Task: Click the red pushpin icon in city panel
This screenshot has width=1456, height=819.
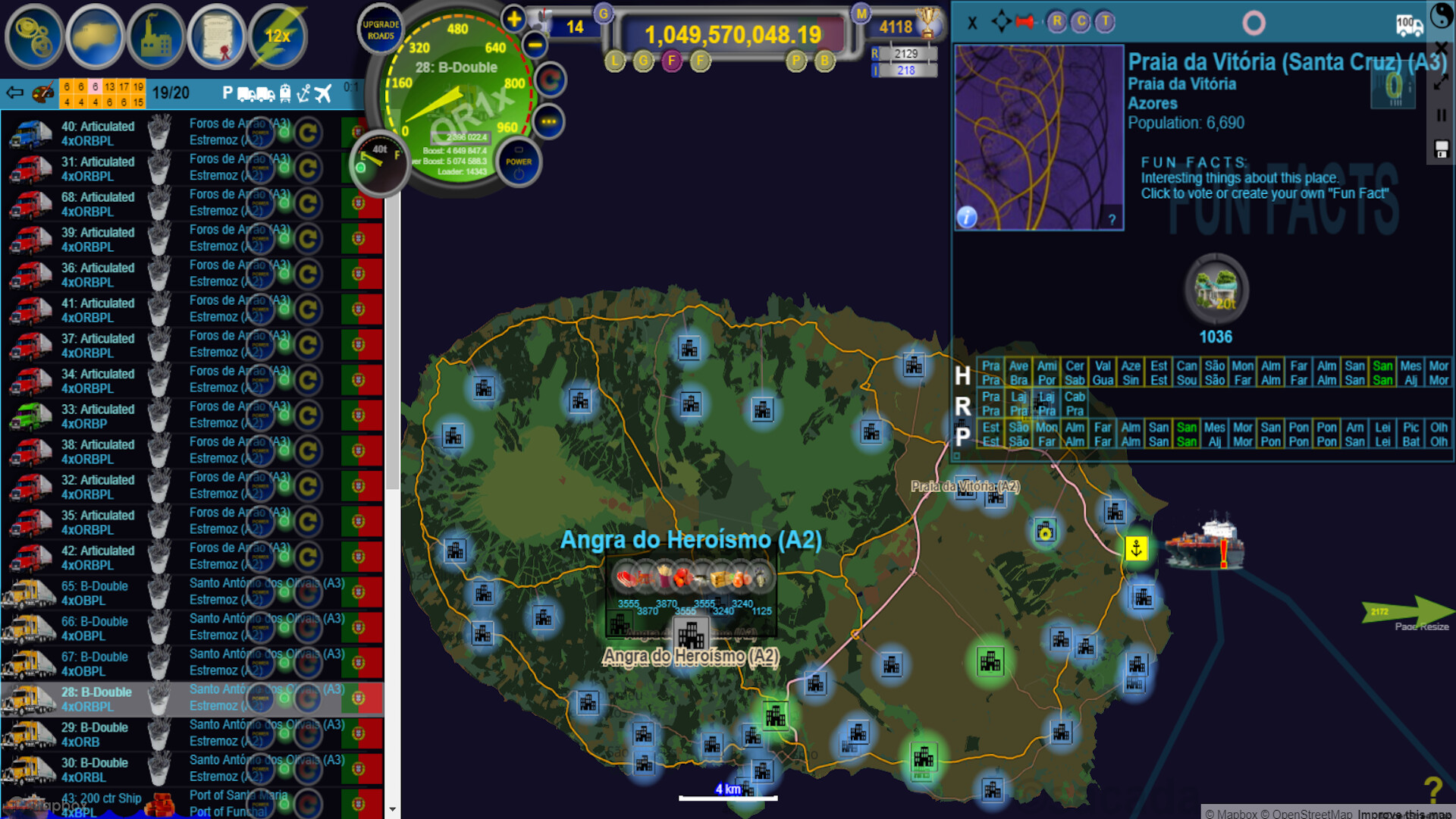Action: (1026, 22)
